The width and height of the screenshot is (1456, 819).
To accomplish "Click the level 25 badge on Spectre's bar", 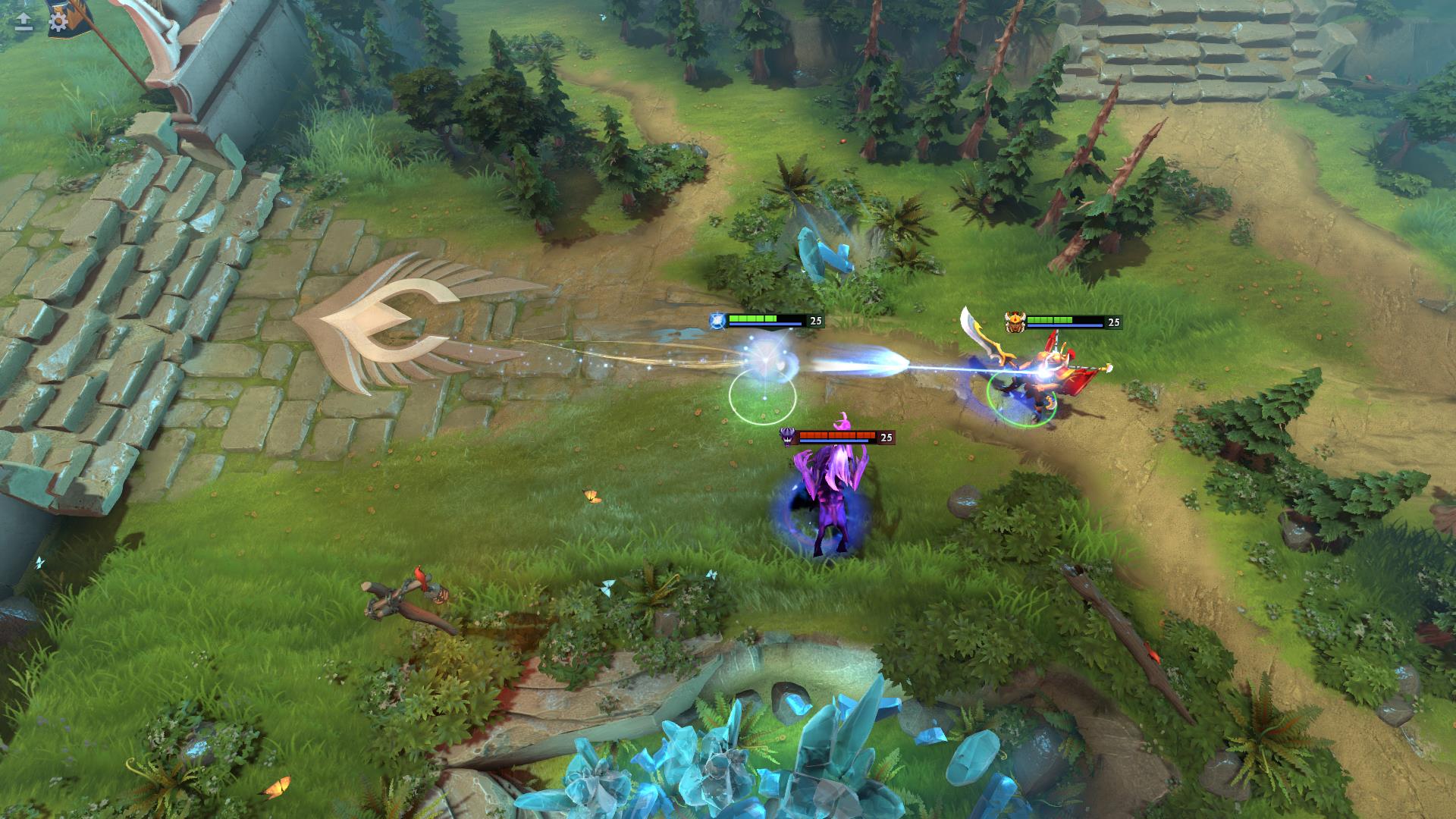I will pos(885,436).
